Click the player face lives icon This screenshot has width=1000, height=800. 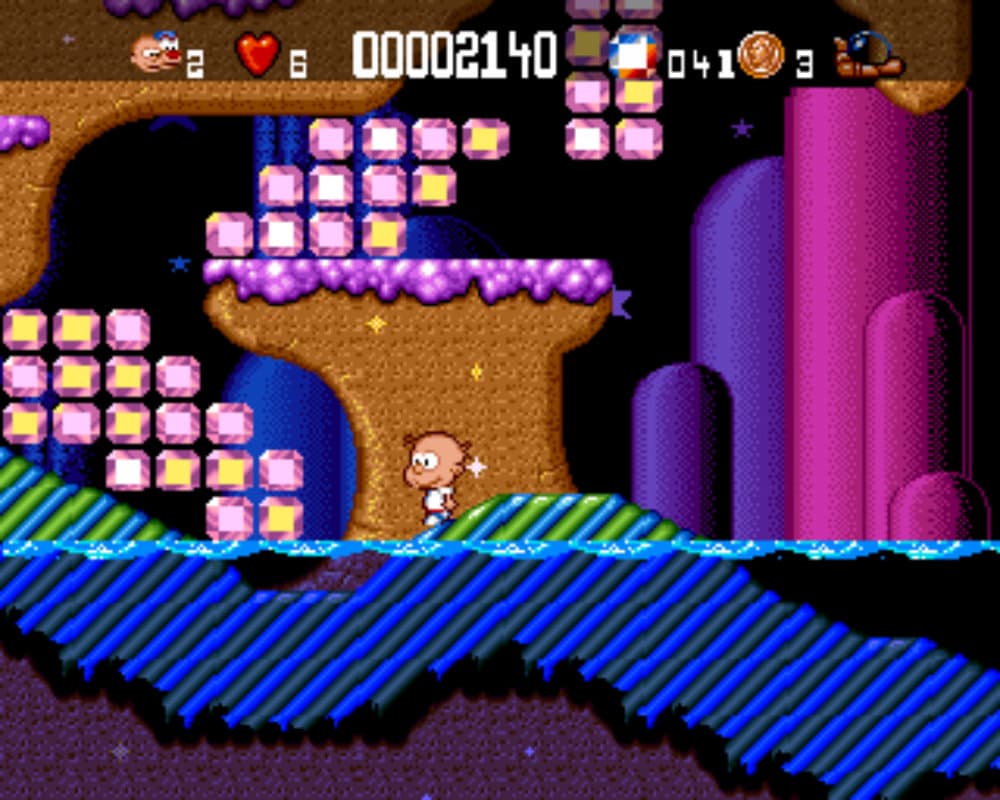[x=155, y=53]
